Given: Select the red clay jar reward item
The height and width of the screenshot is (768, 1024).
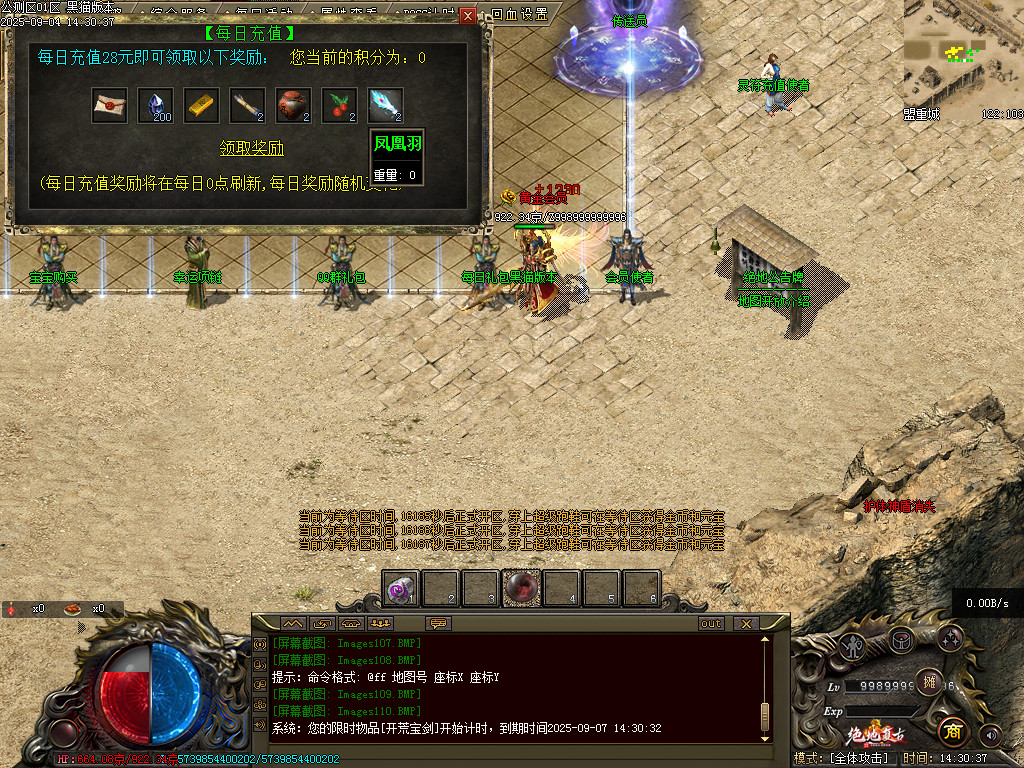Looking at the screenshot, I should [293, 106].
